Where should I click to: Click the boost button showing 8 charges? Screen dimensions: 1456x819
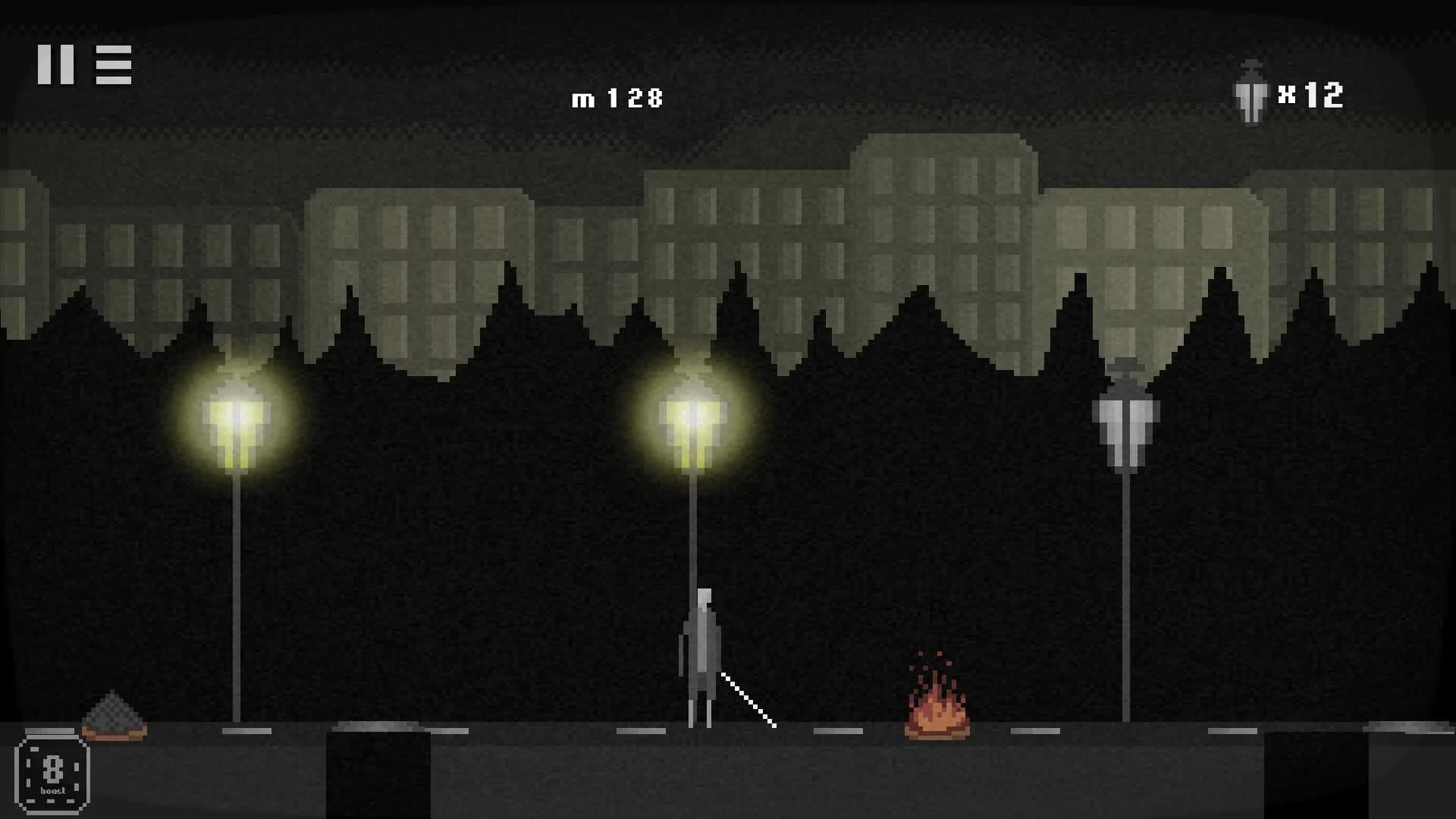(53, 771)
